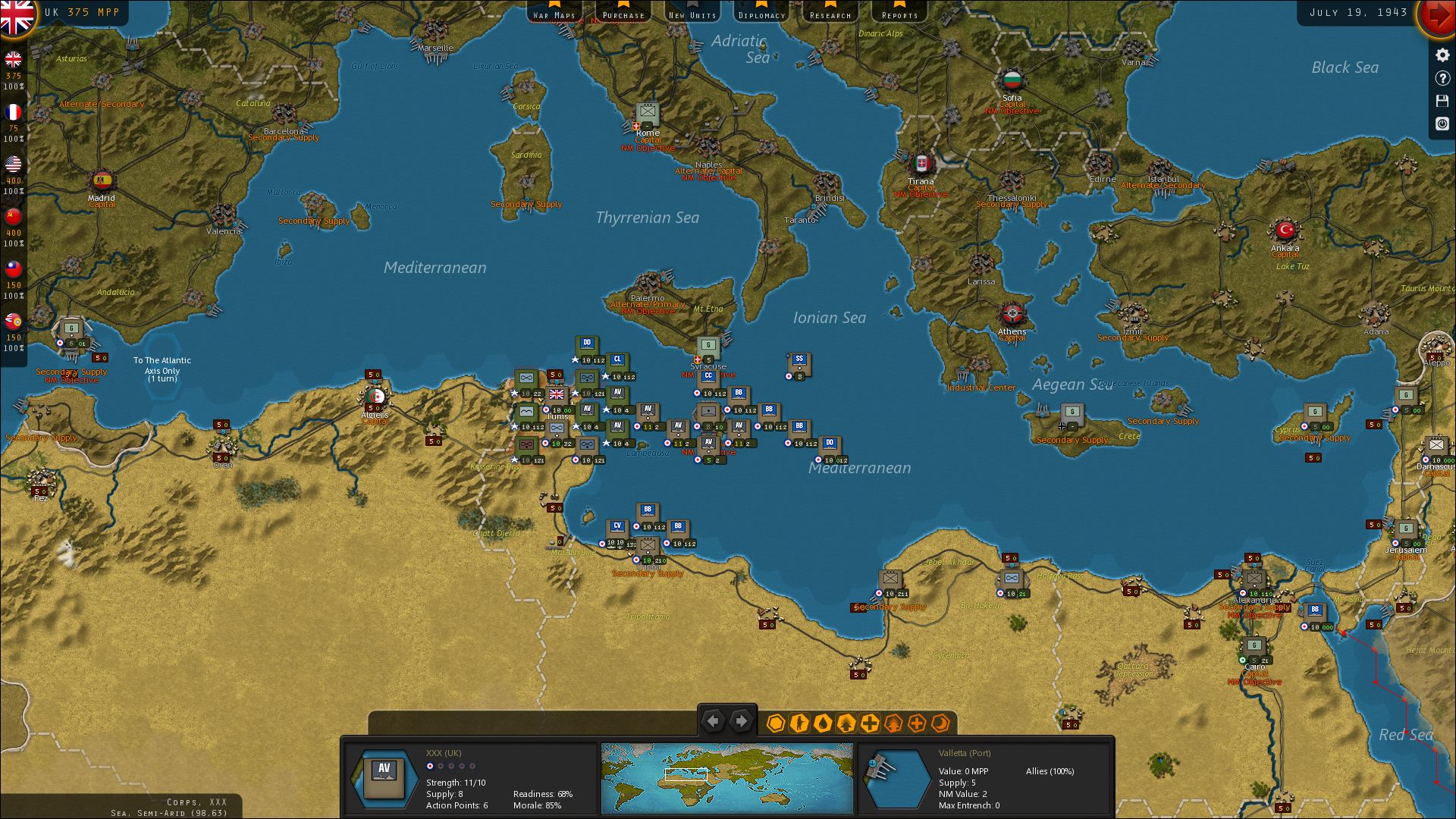Select the reinforce cross icon in unit toolbar

tap(870, 724)
